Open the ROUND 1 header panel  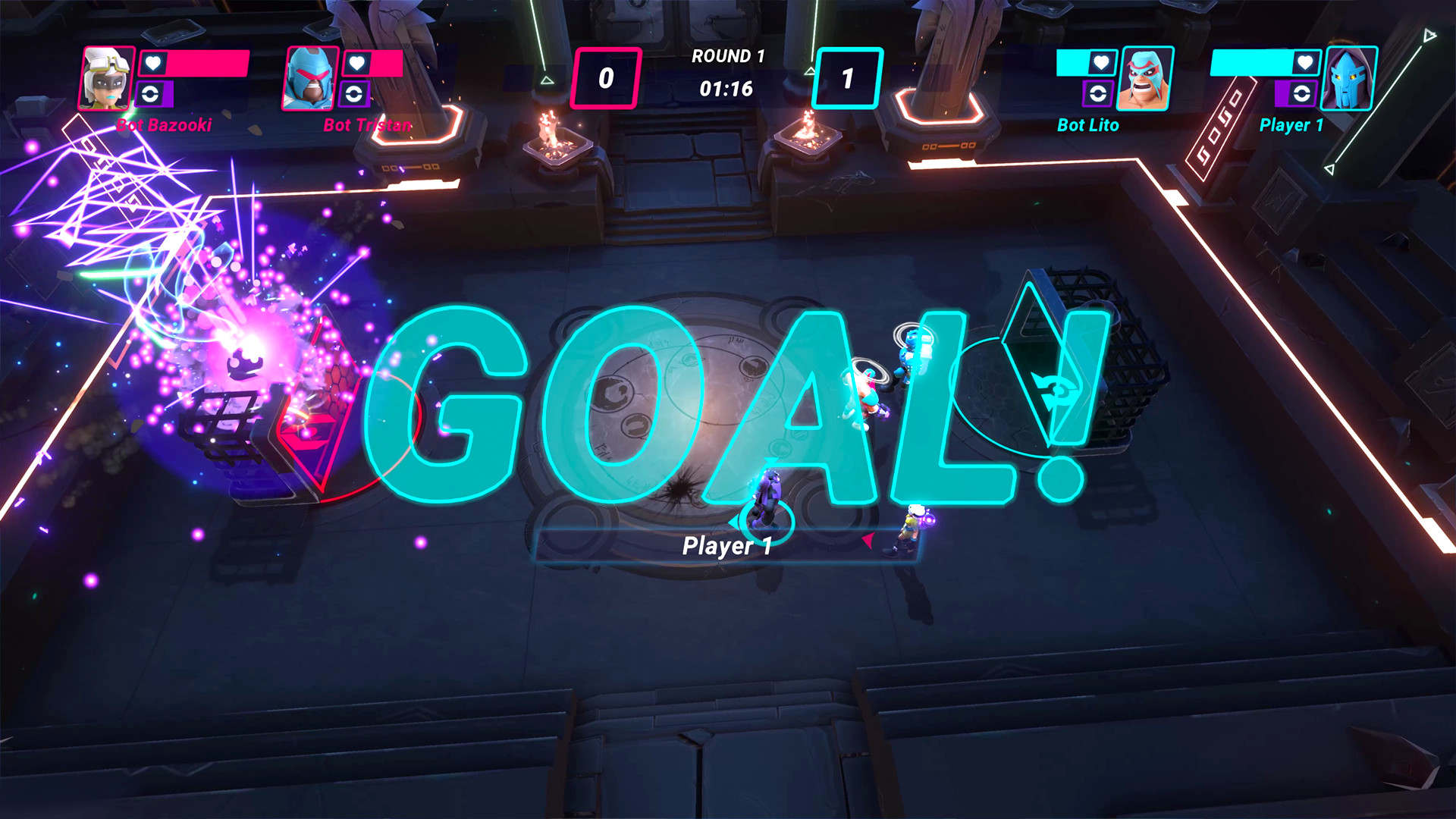point(727,55)
